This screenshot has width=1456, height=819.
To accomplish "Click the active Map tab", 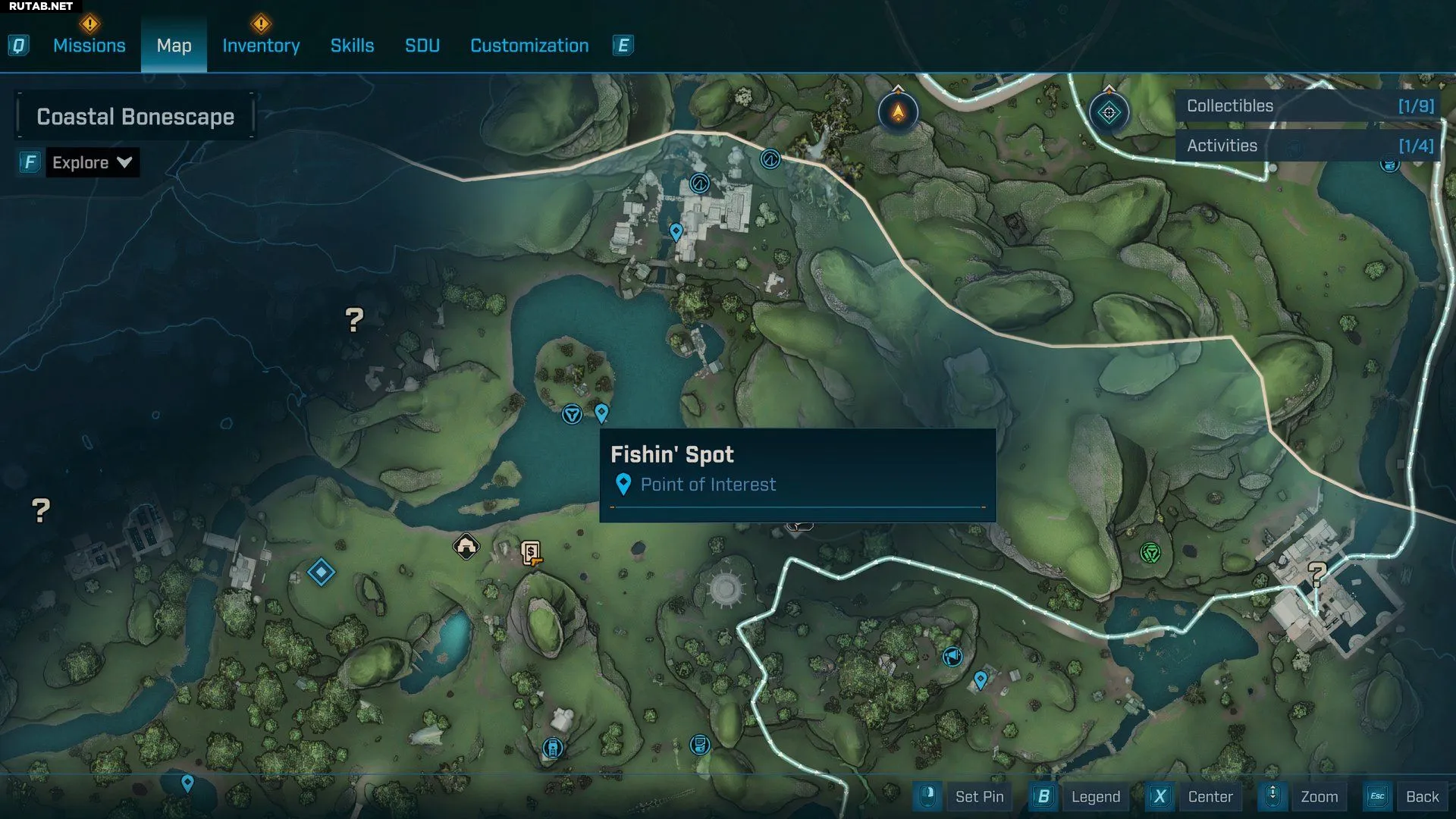I will click(174, 45).
